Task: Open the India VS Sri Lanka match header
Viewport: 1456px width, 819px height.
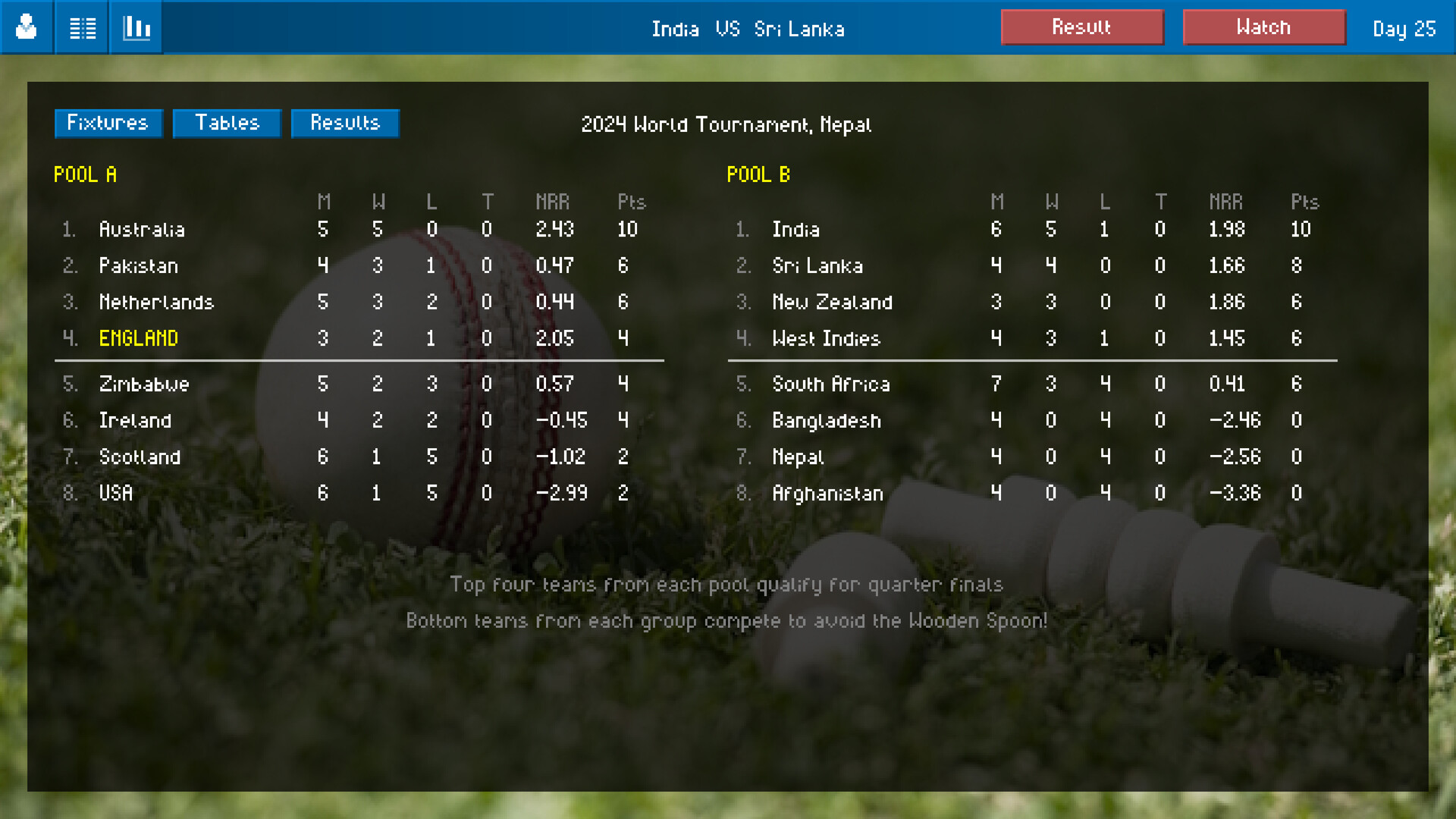Action: [748, 29]
